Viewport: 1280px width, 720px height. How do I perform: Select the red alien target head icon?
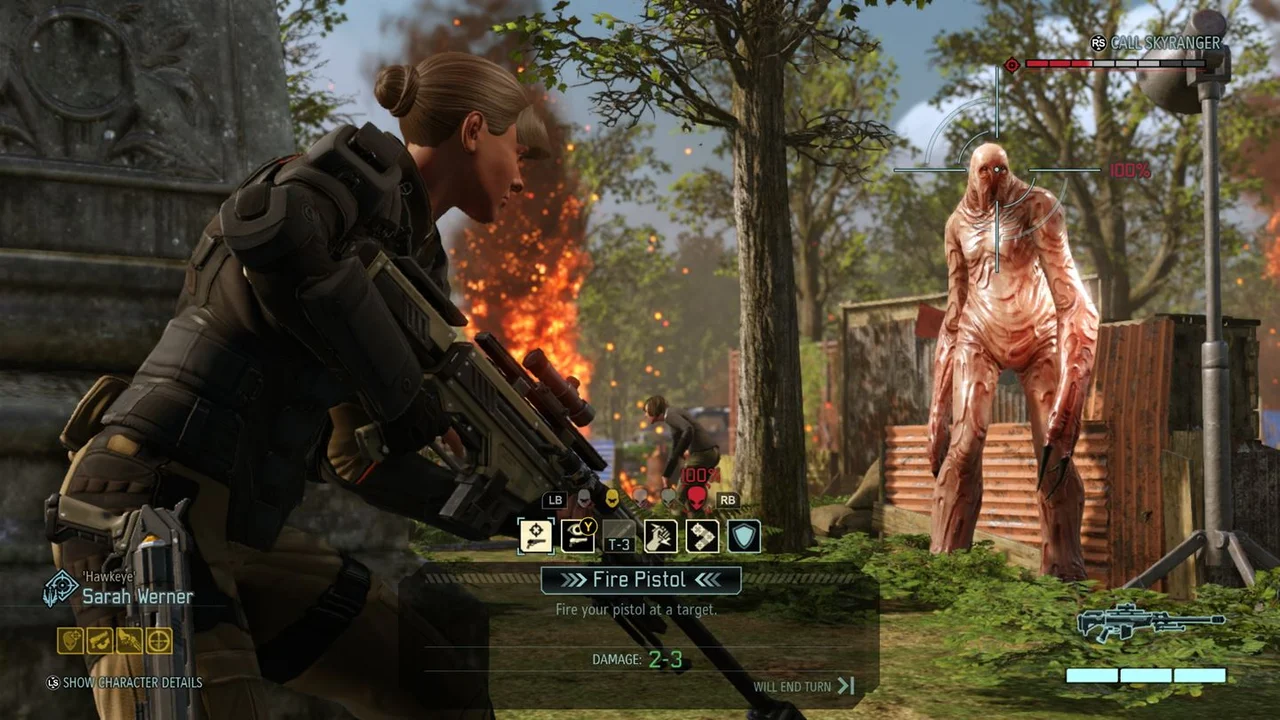pos(695,498)
